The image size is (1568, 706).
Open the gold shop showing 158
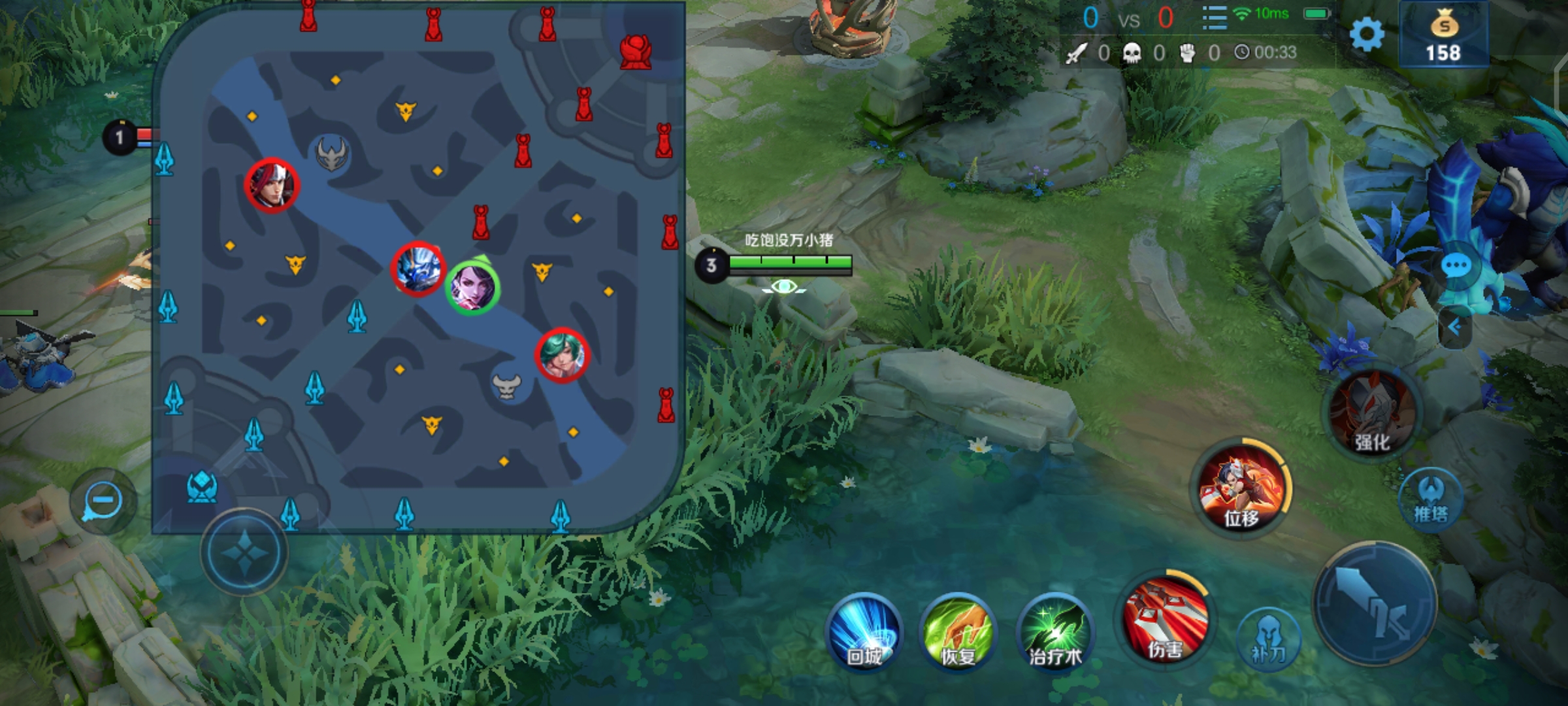[1443, 35]
